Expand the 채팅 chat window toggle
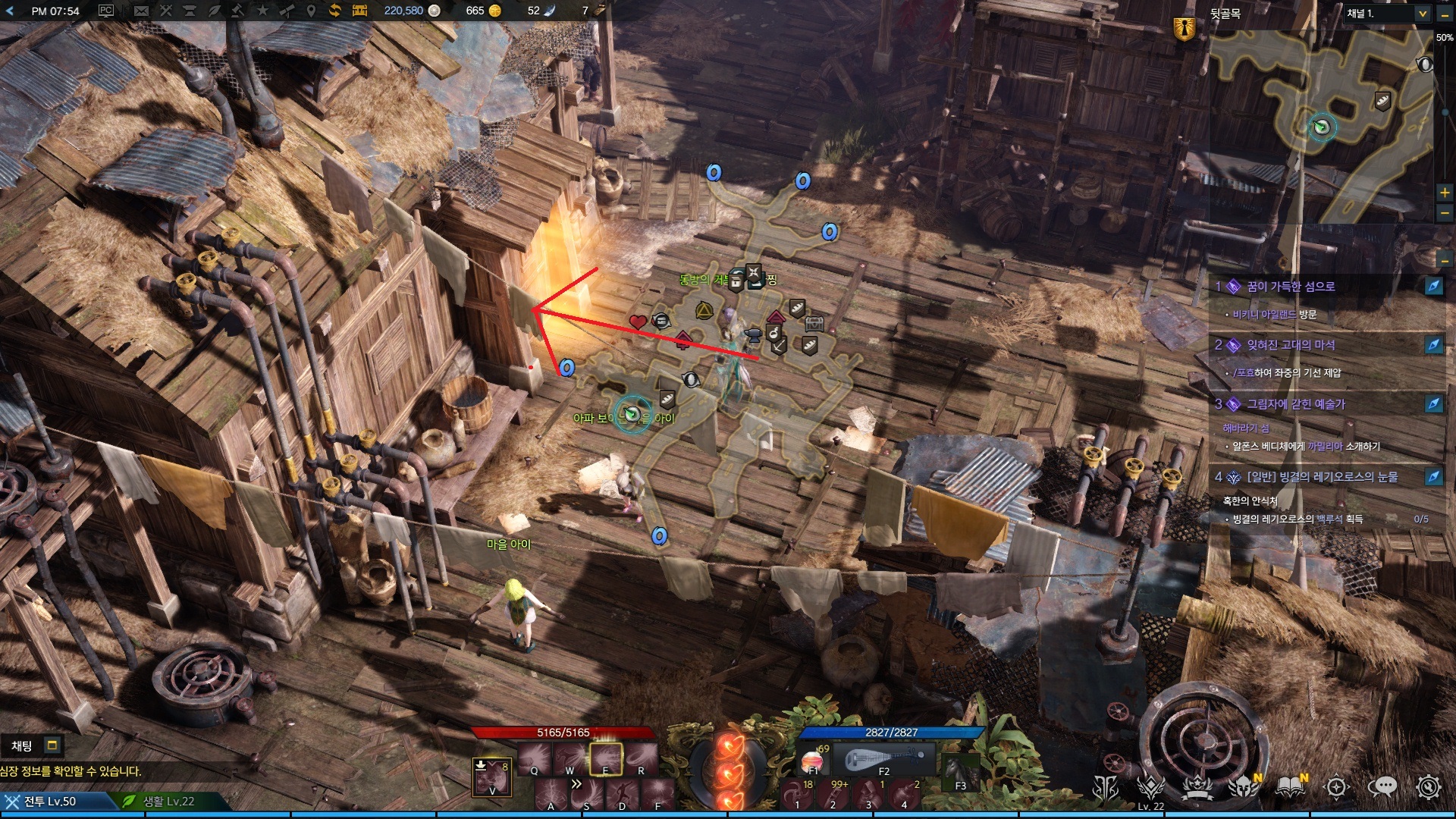1456x819 pixels. (52, 745)
